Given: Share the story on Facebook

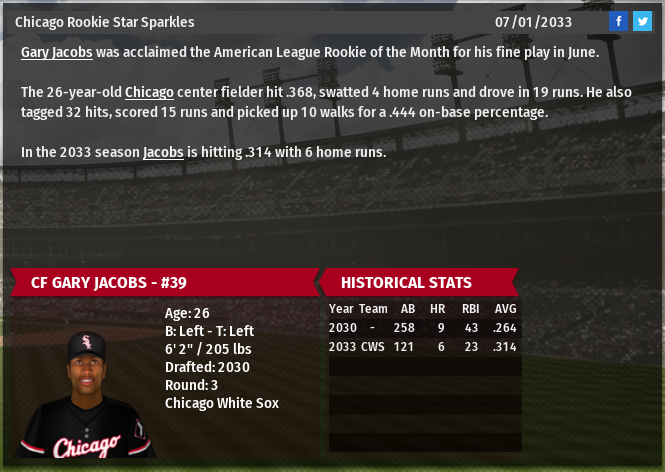Looking at the screenshot, I should (618, 21).
